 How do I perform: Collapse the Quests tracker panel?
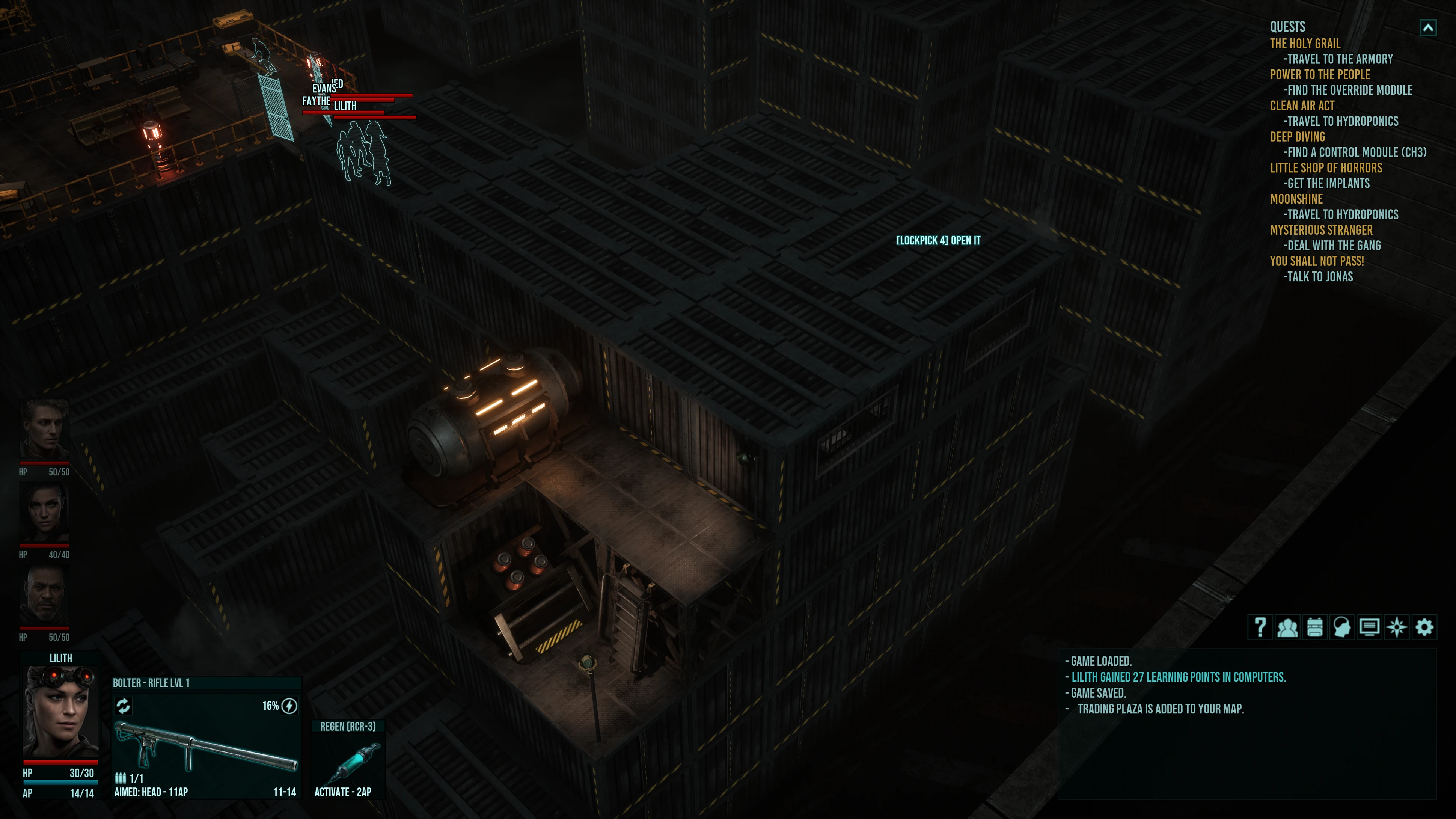(1428, 28)
